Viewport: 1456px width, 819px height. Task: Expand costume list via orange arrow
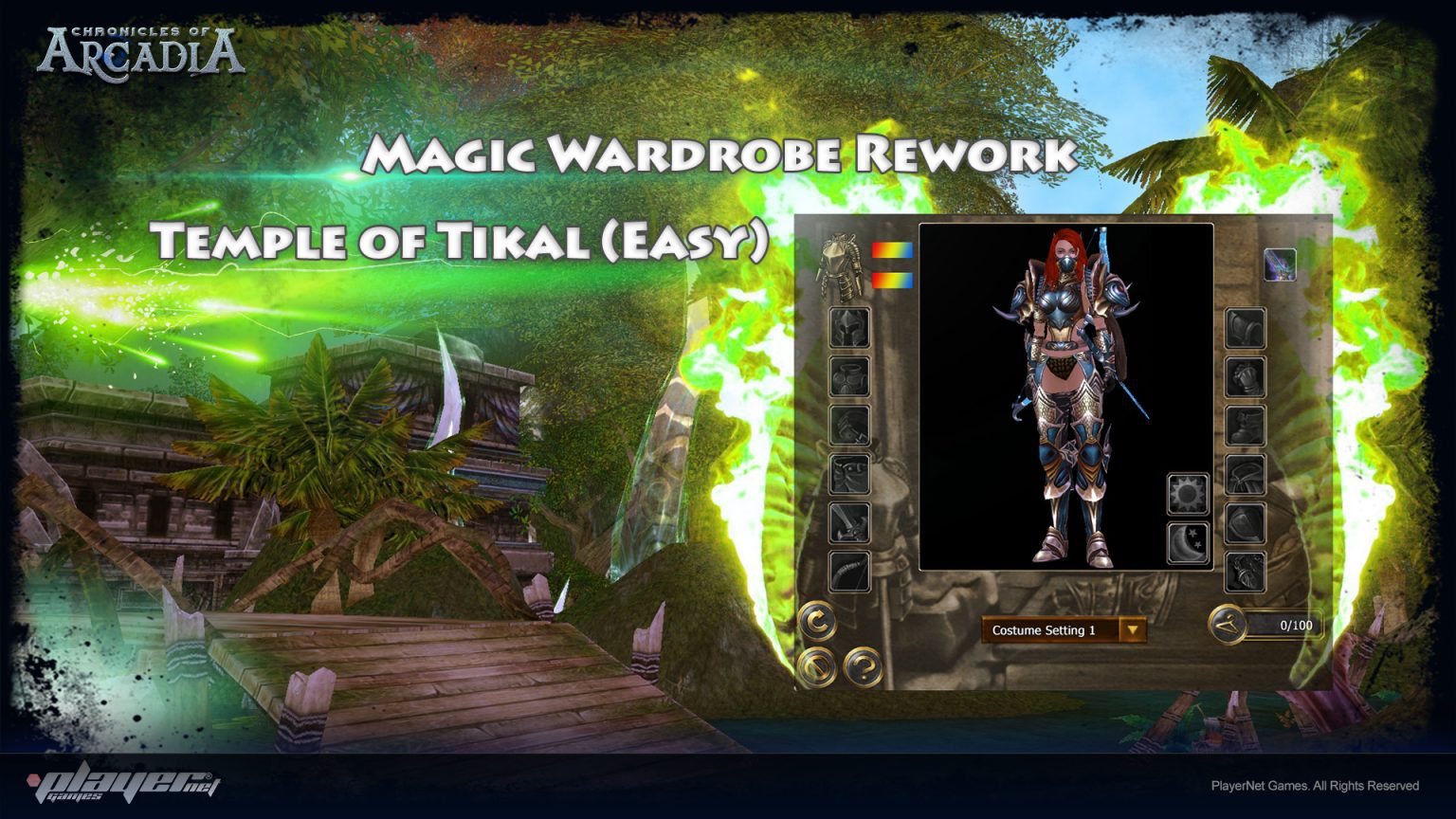[x=1134, y=627]
